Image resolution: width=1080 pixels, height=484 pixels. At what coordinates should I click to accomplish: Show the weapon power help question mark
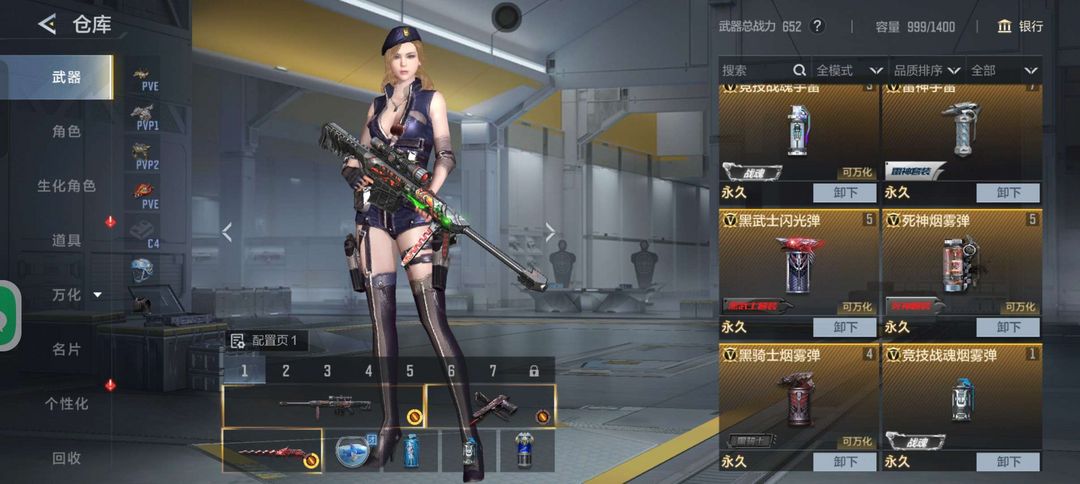click(x=817, y=27)
